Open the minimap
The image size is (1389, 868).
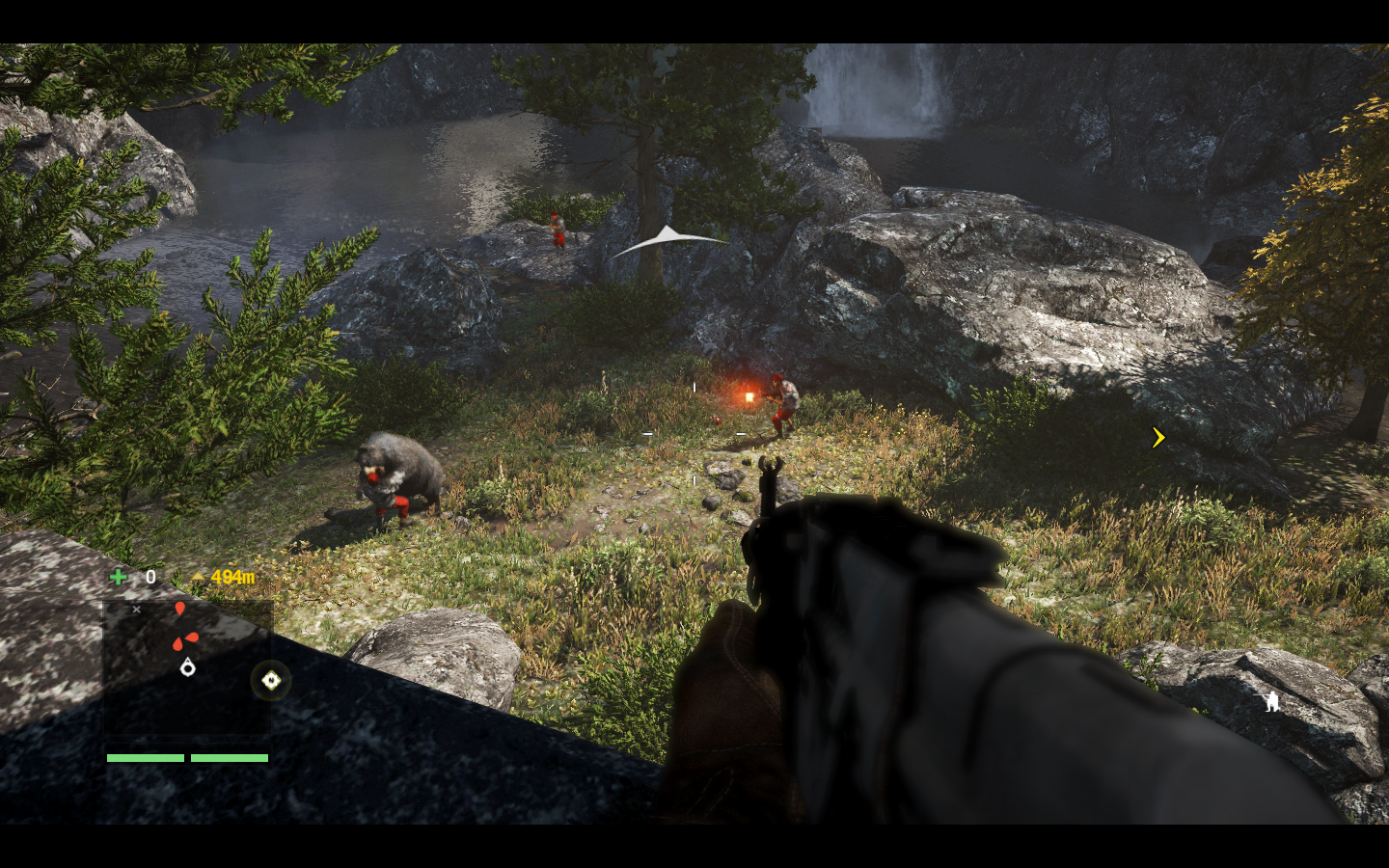coord(187,669)
